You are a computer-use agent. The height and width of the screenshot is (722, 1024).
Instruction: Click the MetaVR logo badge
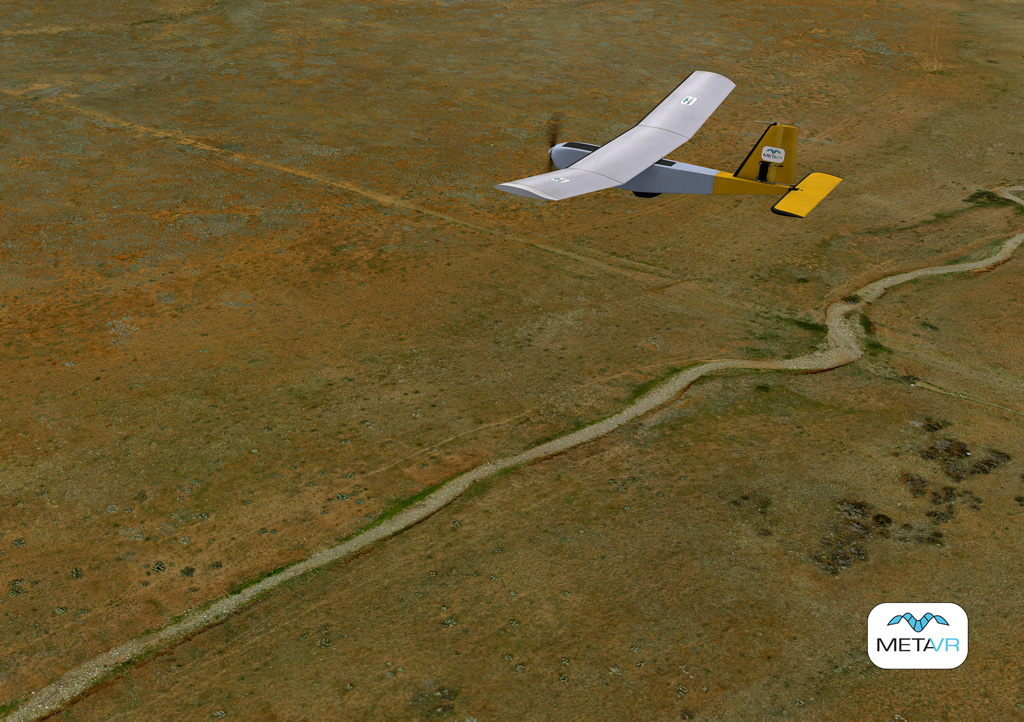pyautogui.click(x=917, y=635)
